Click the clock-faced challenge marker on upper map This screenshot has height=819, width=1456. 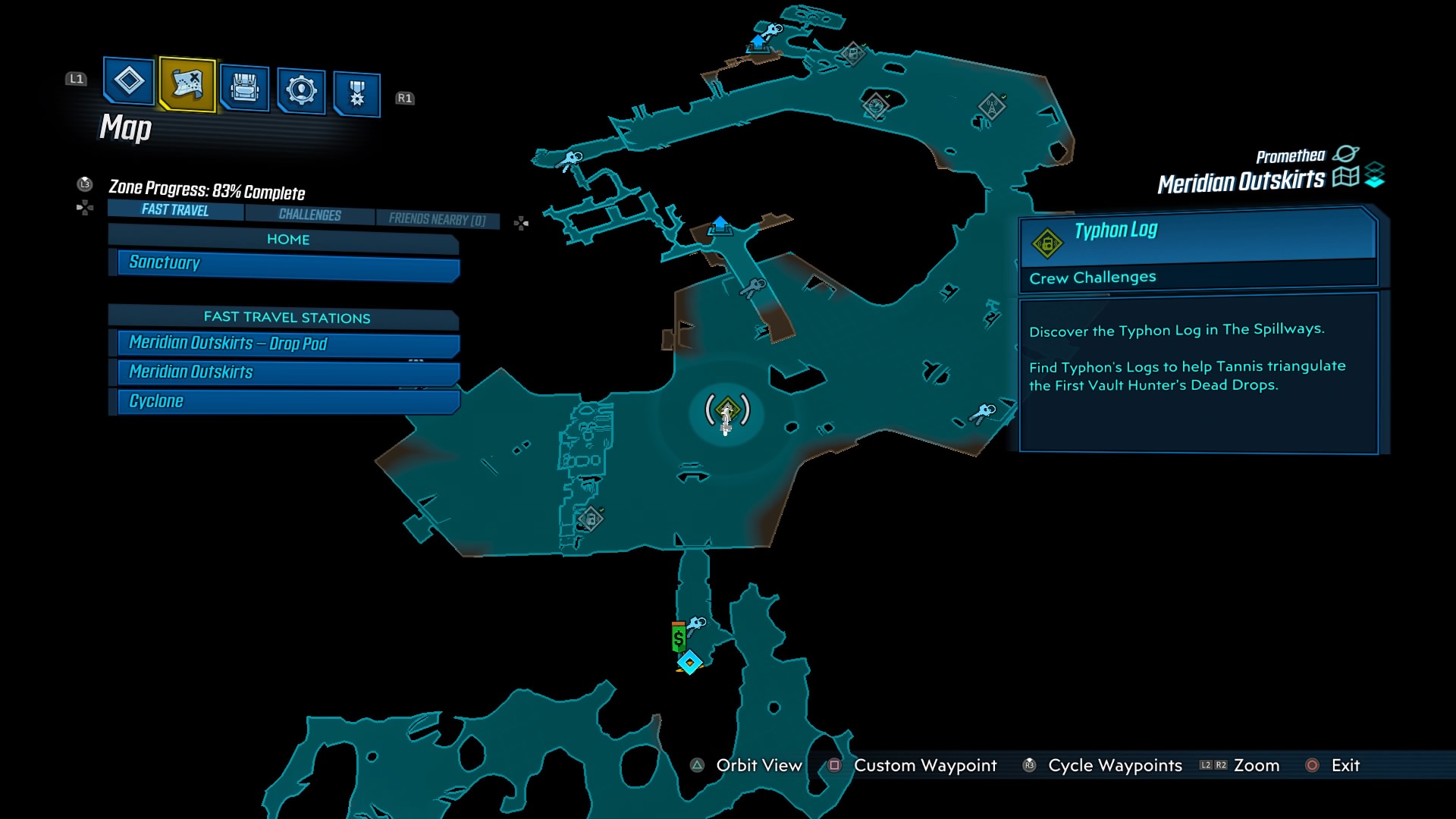(x=877, y=106)
